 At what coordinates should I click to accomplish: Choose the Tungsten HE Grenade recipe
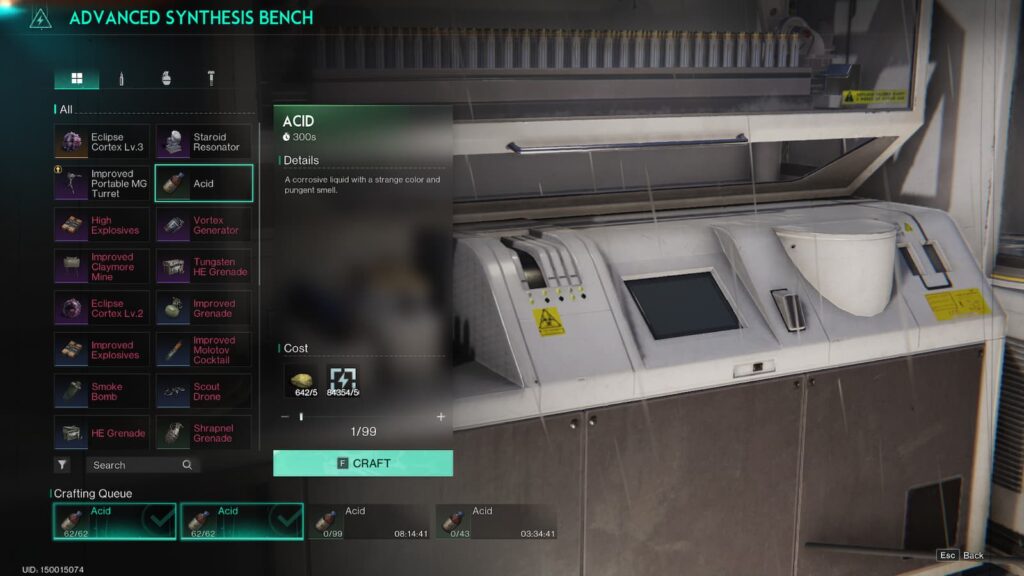pos(204,267)
